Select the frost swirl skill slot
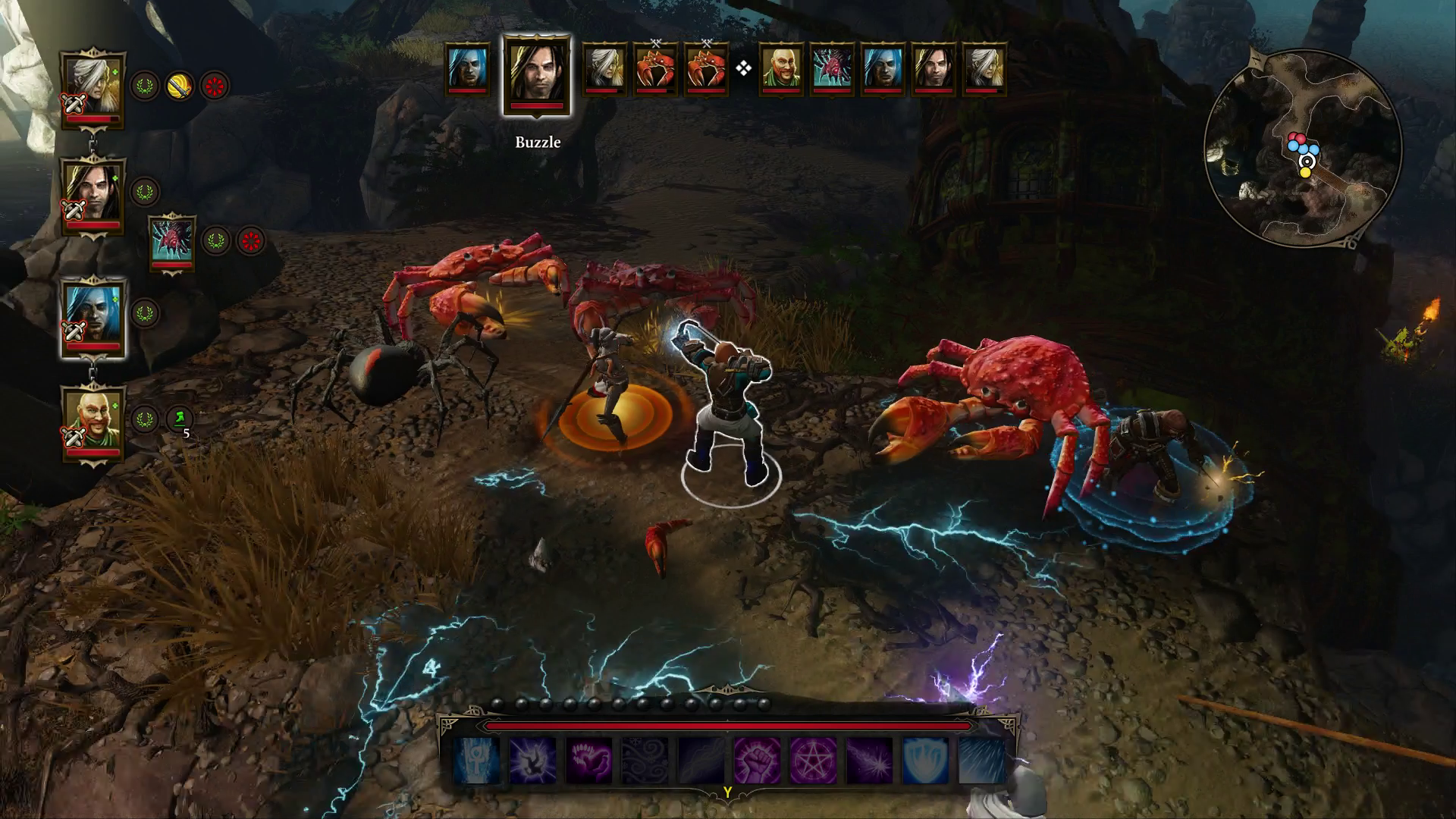Screen dimensions: 1456x819 645,761
